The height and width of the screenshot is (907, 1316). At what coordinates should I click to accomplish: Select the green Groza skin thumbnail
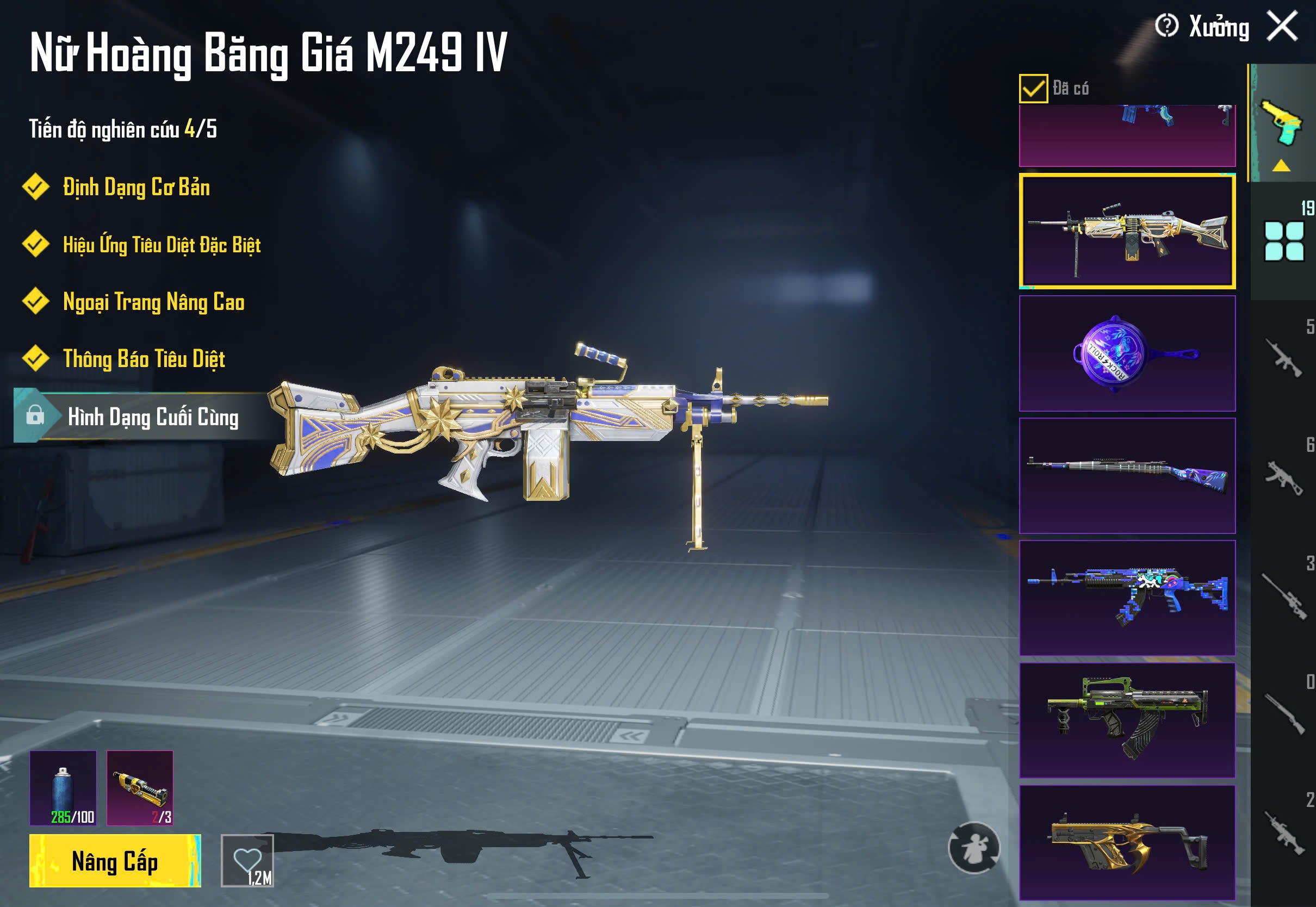tap(1127, 720)
